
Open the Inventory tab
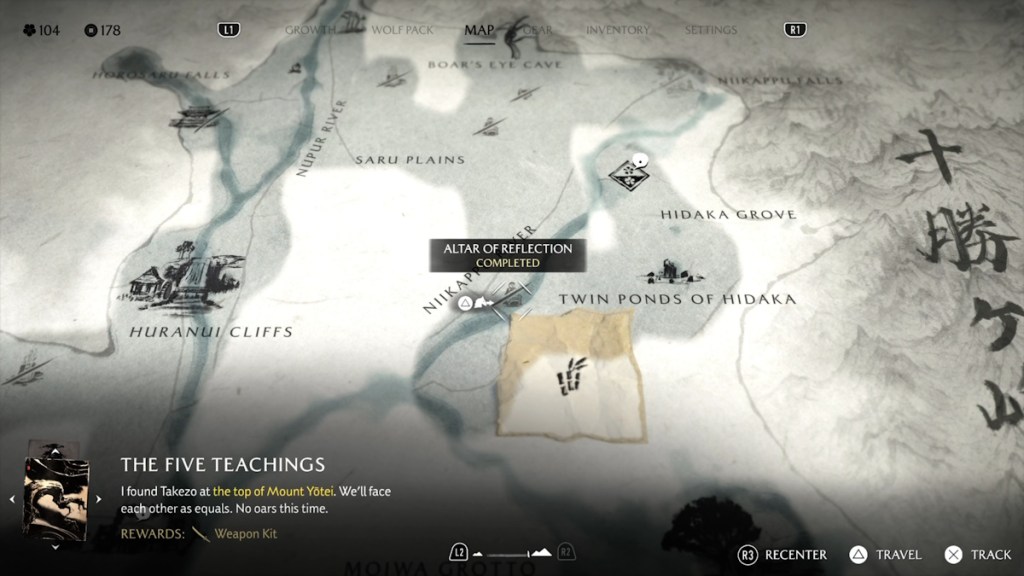[617, 30]
